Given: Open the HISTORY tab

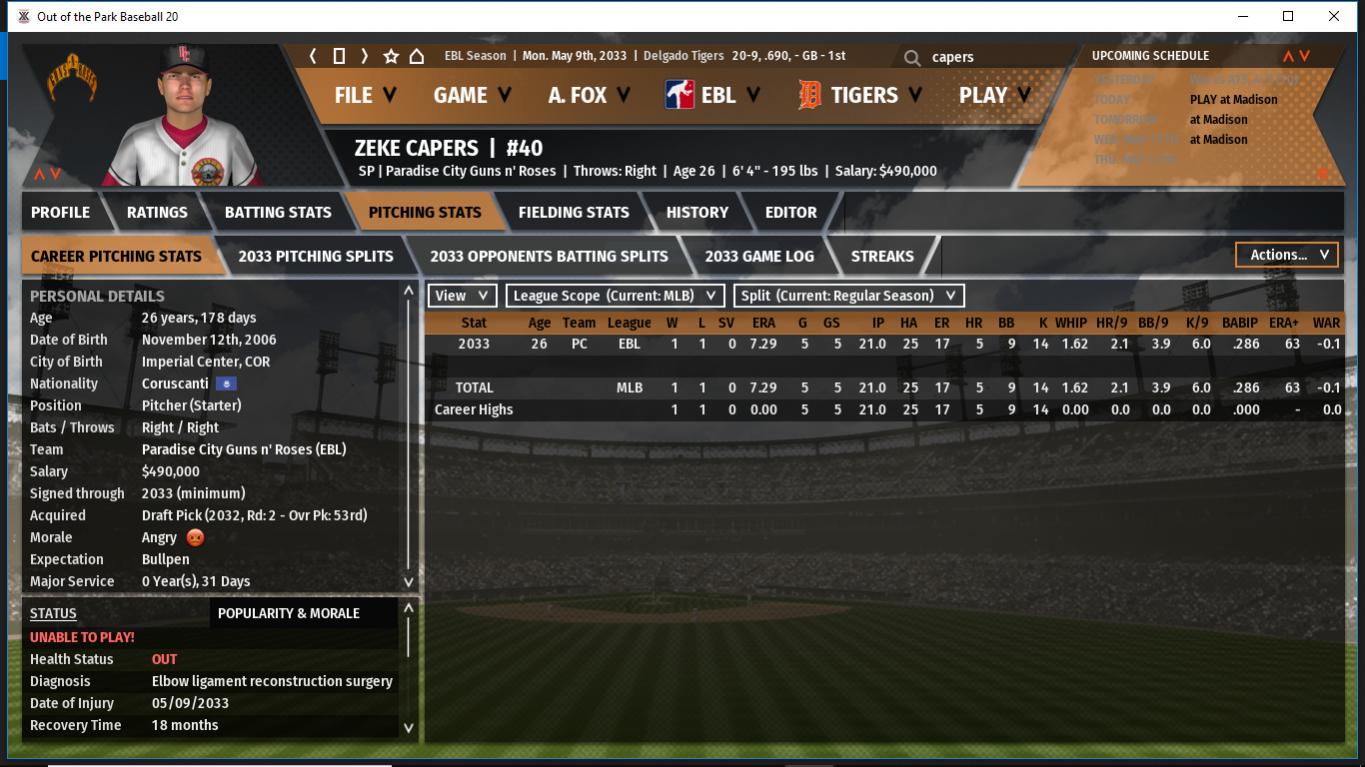Looking at the screenshot, I should click(697, 212).
